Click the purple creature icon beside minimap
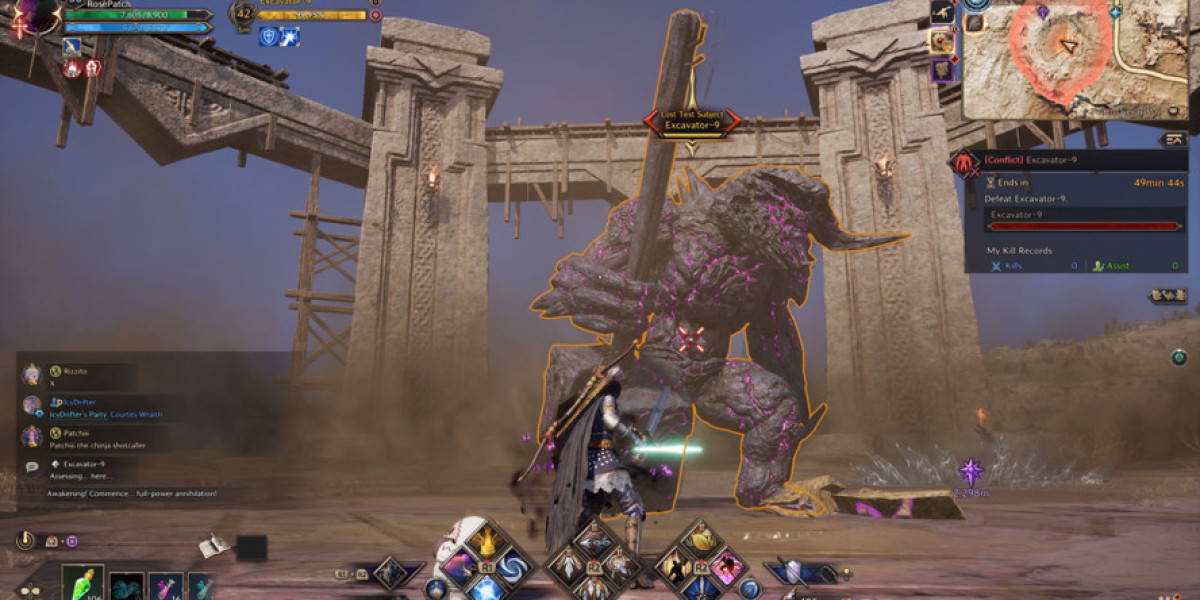The image size is (1200, 600). 942,70
